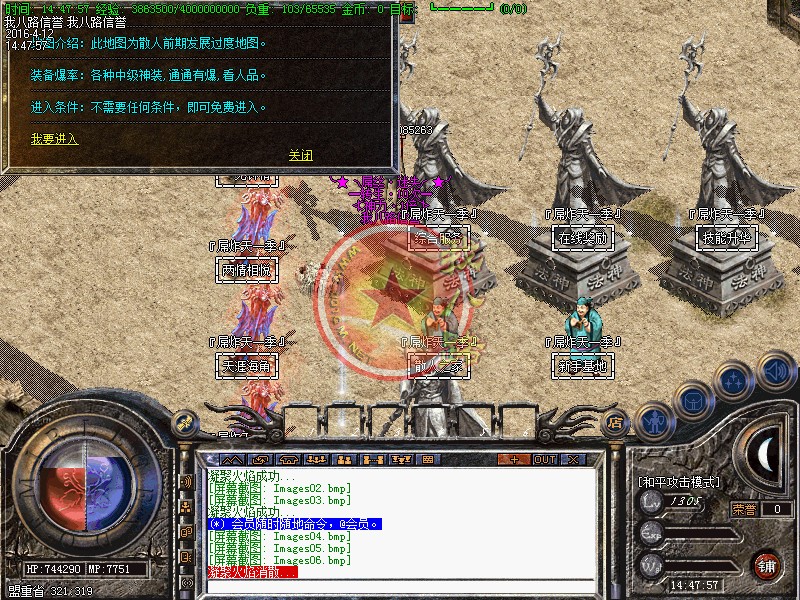Switch the 和平攻击模式 attack mode label
Viewport: 800px width, 600px height.
tap(679, 481)
